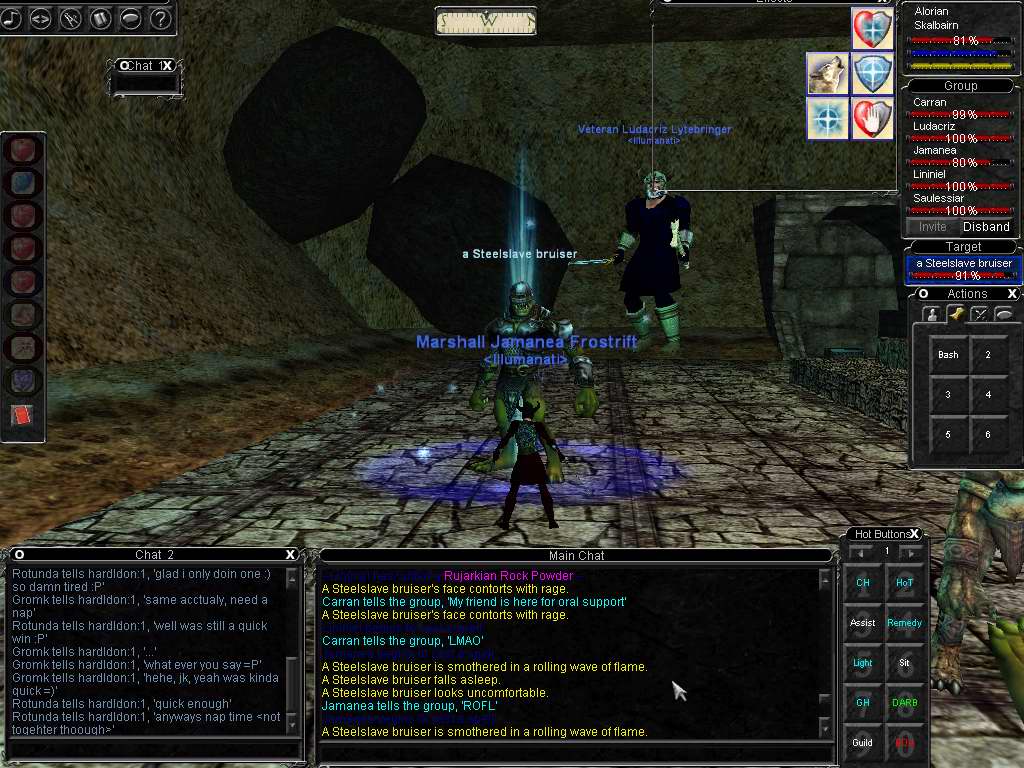Click the music note toolbar icon
The width and height of the screenshot is (1024, 768).
point(11,18)
